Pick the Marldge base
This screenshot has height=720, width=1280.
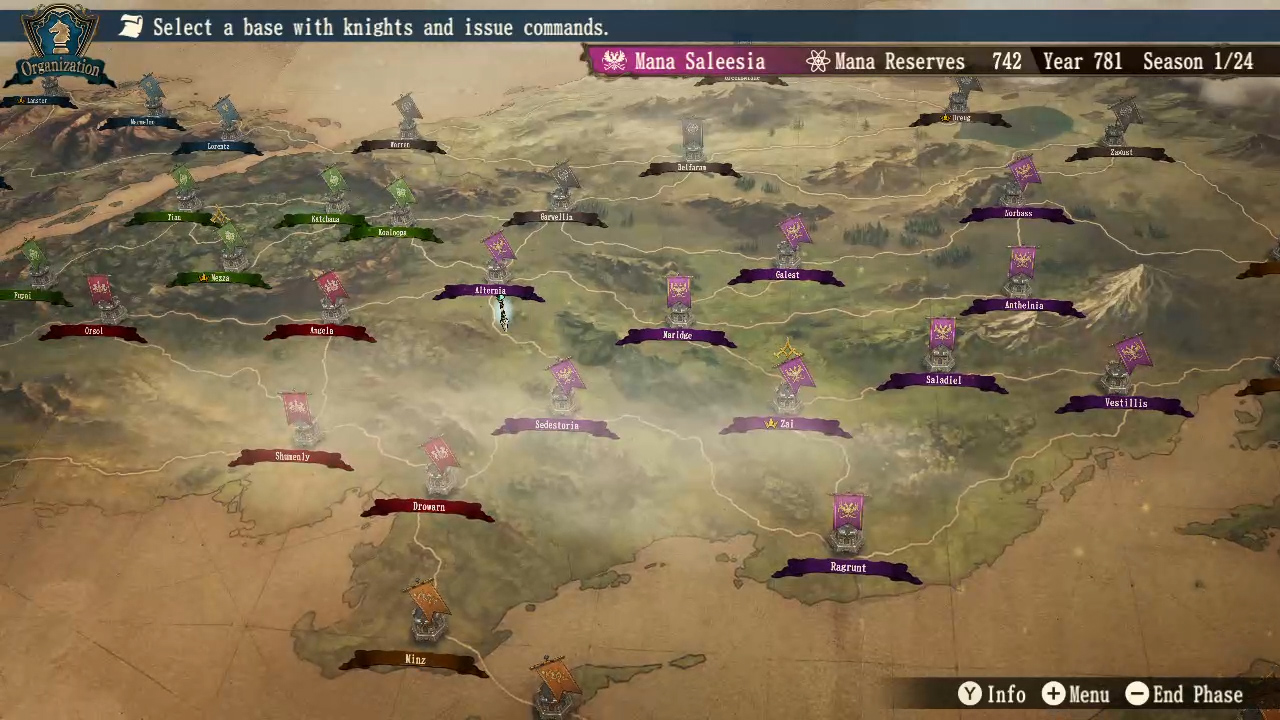(x=677, y=336)
